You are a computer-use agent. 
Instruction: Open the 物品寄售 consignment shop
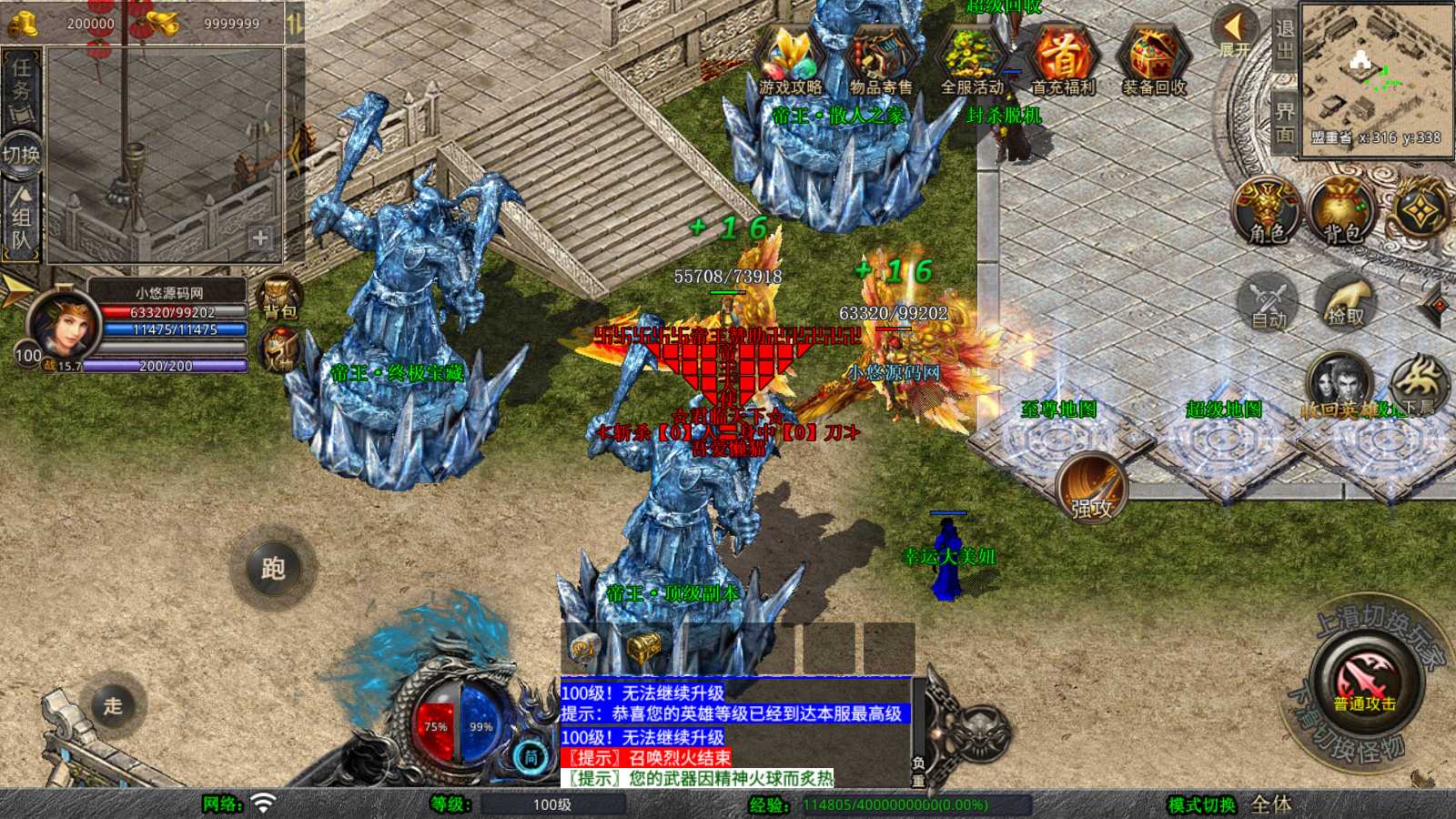tap(880, 62)
